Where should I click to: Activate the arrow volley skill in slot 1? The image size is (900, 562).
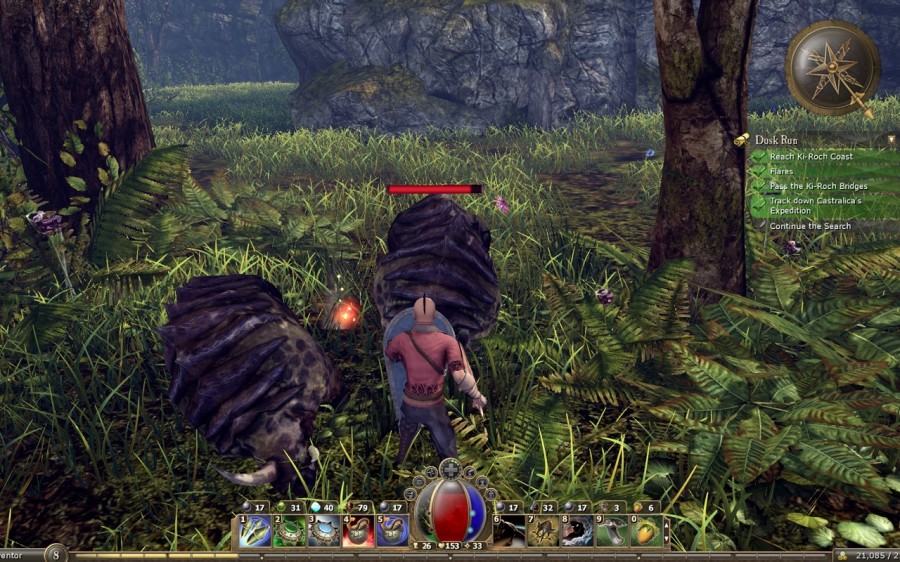(x=255, y=530)
